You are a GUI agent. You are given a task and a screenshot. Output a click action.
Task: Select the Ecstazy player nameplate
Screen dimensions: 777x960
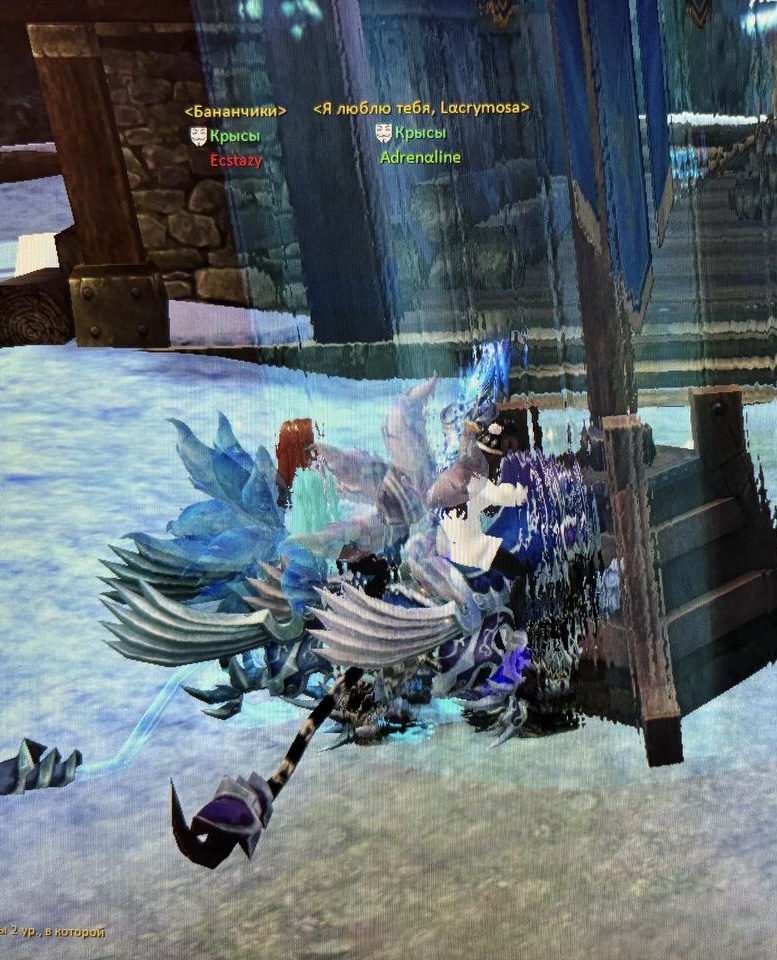pyautogui.click(x=236, y=159)
